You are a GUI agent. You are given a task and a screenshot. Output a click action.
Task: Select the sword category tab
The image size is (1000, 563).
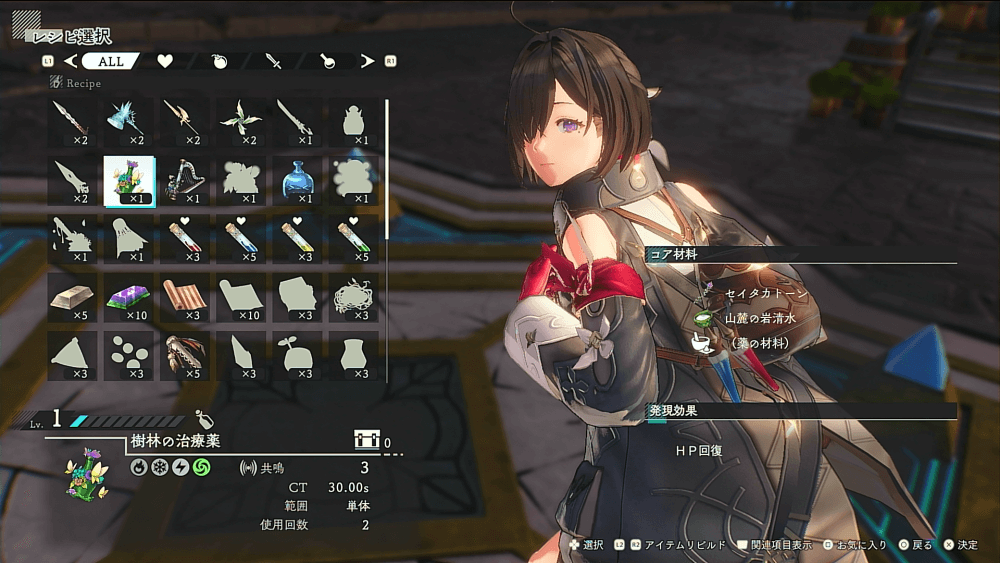(x=275, y=61)
